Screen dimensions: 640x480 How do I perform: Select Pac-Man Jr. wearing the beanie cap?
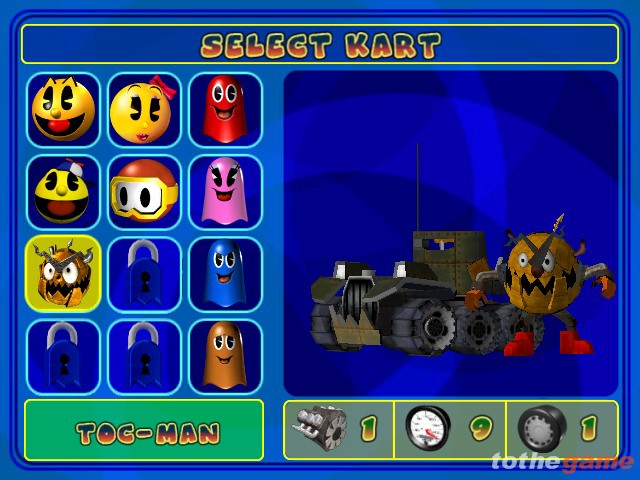[63, 192]
